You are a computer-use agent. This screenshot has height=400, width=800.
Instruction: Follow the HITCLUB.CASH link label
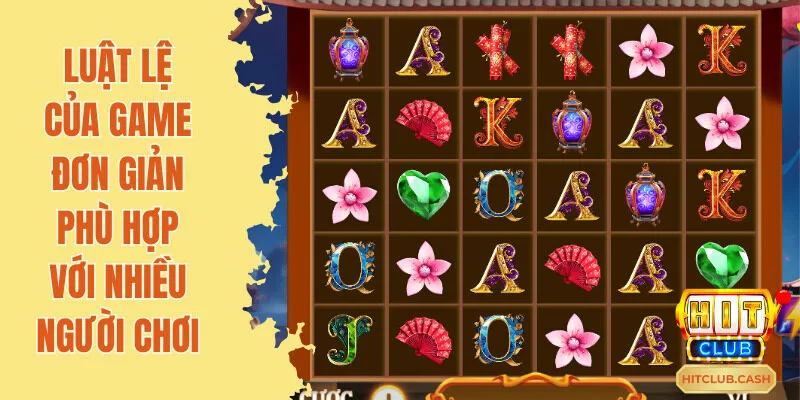coord(727,378)
